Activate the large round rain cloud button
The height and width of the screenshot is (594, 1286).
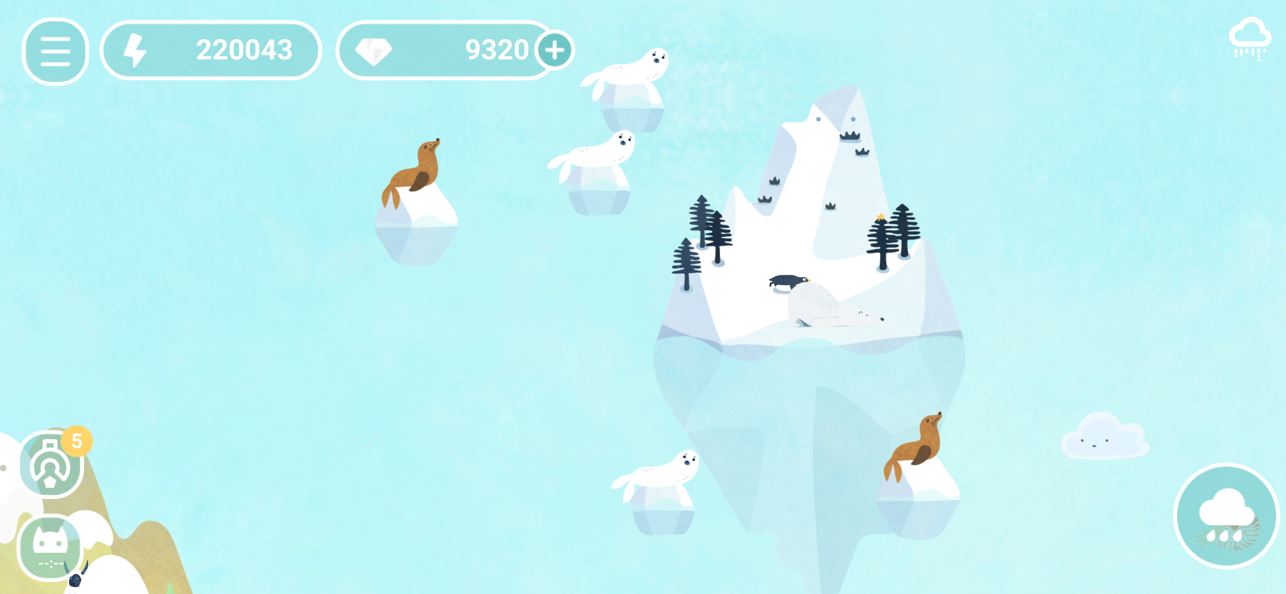click(1226, 516)
